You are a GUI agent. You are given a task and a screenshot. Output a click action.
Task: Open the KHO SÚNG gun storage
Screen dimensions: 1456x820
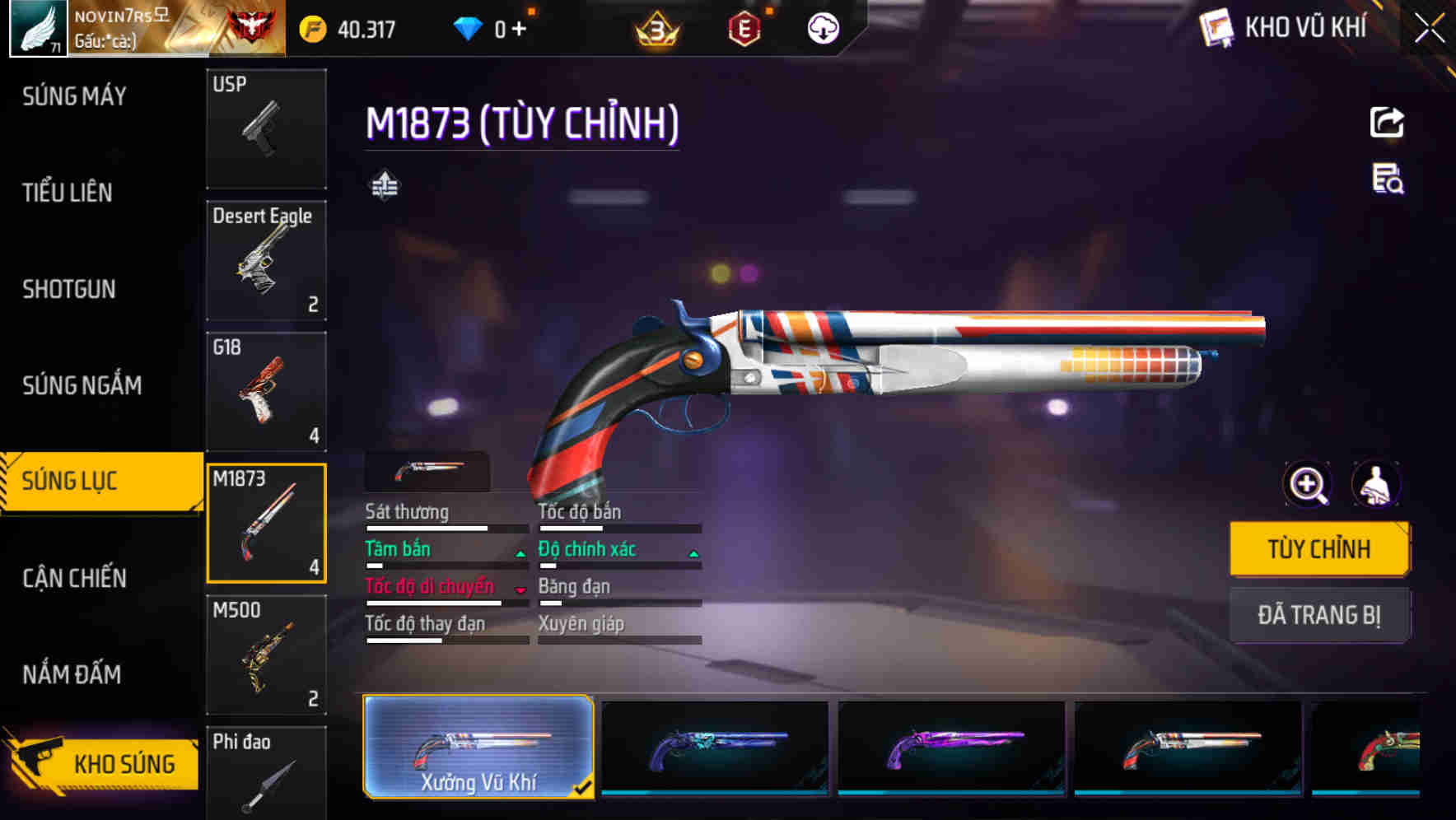[x=103, y=763]
